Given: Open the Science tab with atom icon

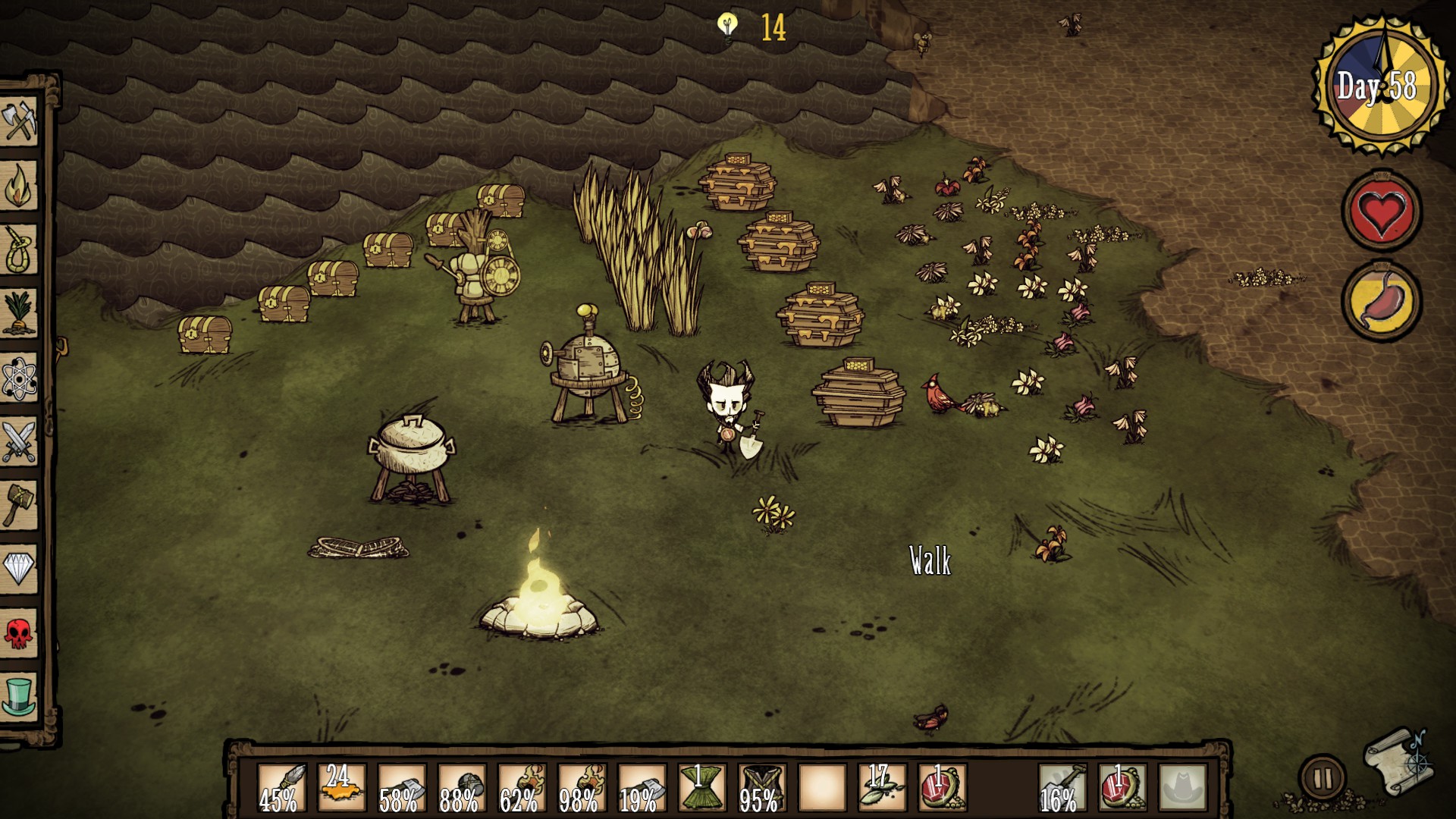Looking at the screenshot, I should pyautogui.click(x=19, y=377).
